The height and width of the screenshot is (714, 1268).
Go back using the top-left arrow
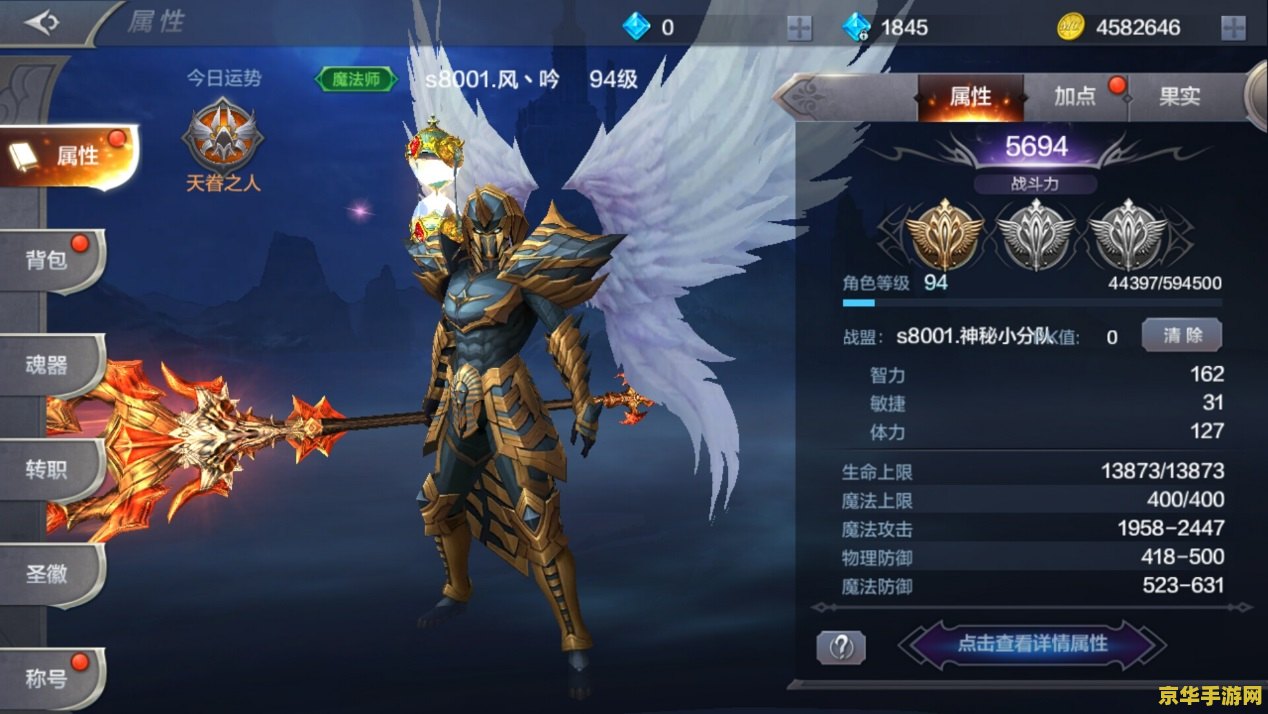coord(43,22)
